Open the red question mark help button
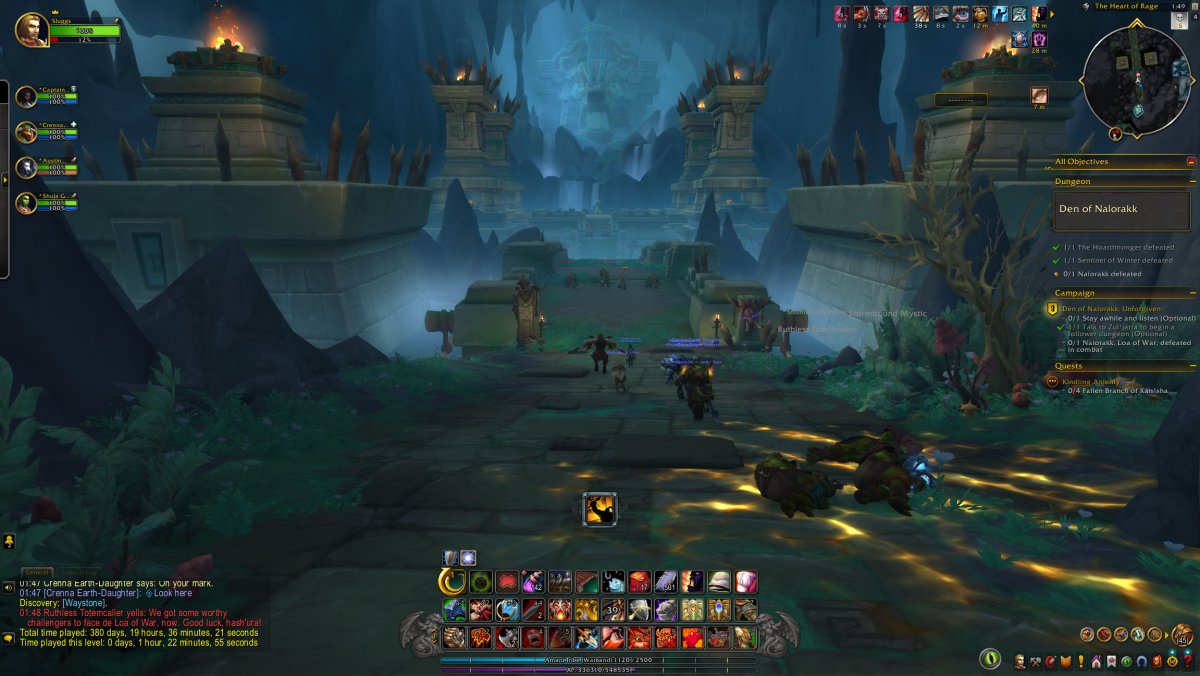The width and height of the screenshot is (1200, 676). [1187, 661]
